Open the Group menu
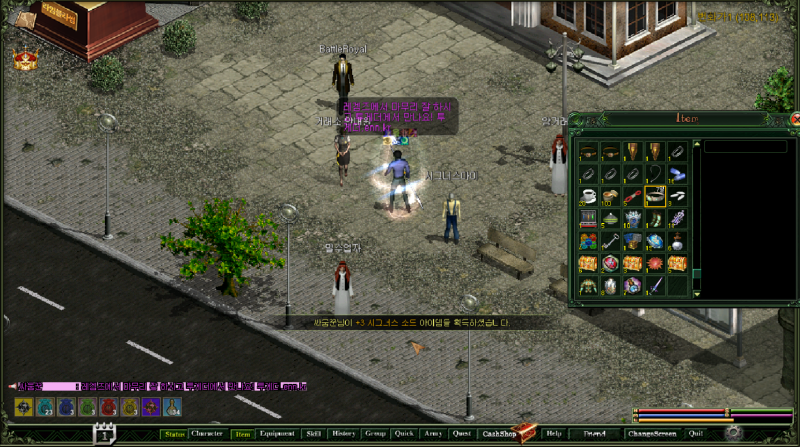This screenshot has width=800, height=447. (375, 434)
